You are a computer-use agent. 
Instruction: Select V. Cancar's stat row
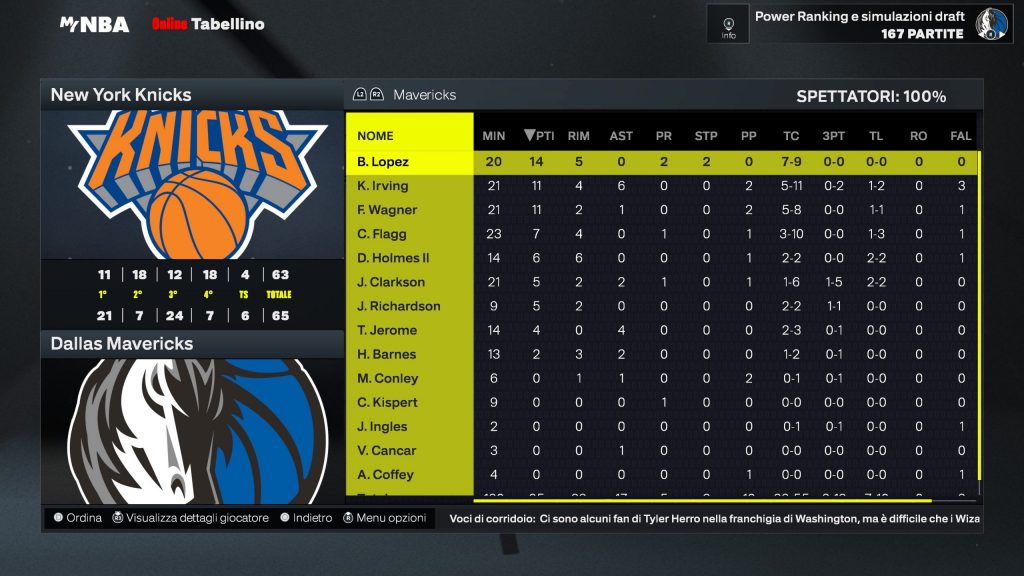(386, 450)
